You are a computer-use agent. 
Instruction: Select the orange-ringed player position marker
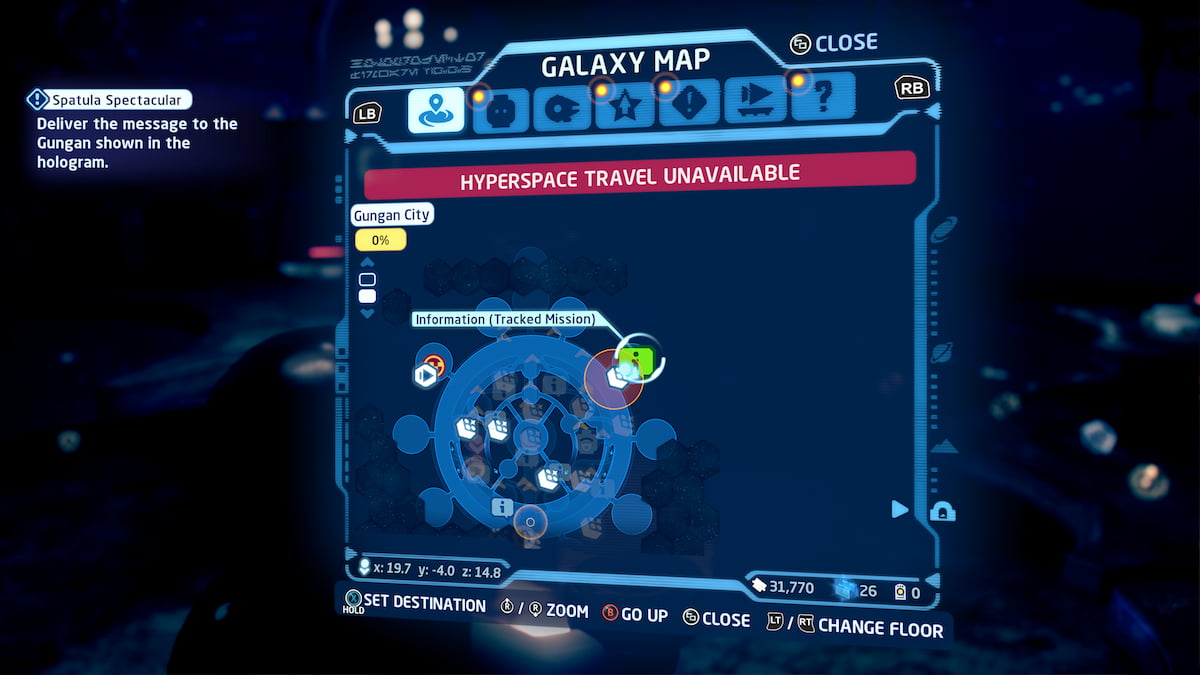point(530,521)
